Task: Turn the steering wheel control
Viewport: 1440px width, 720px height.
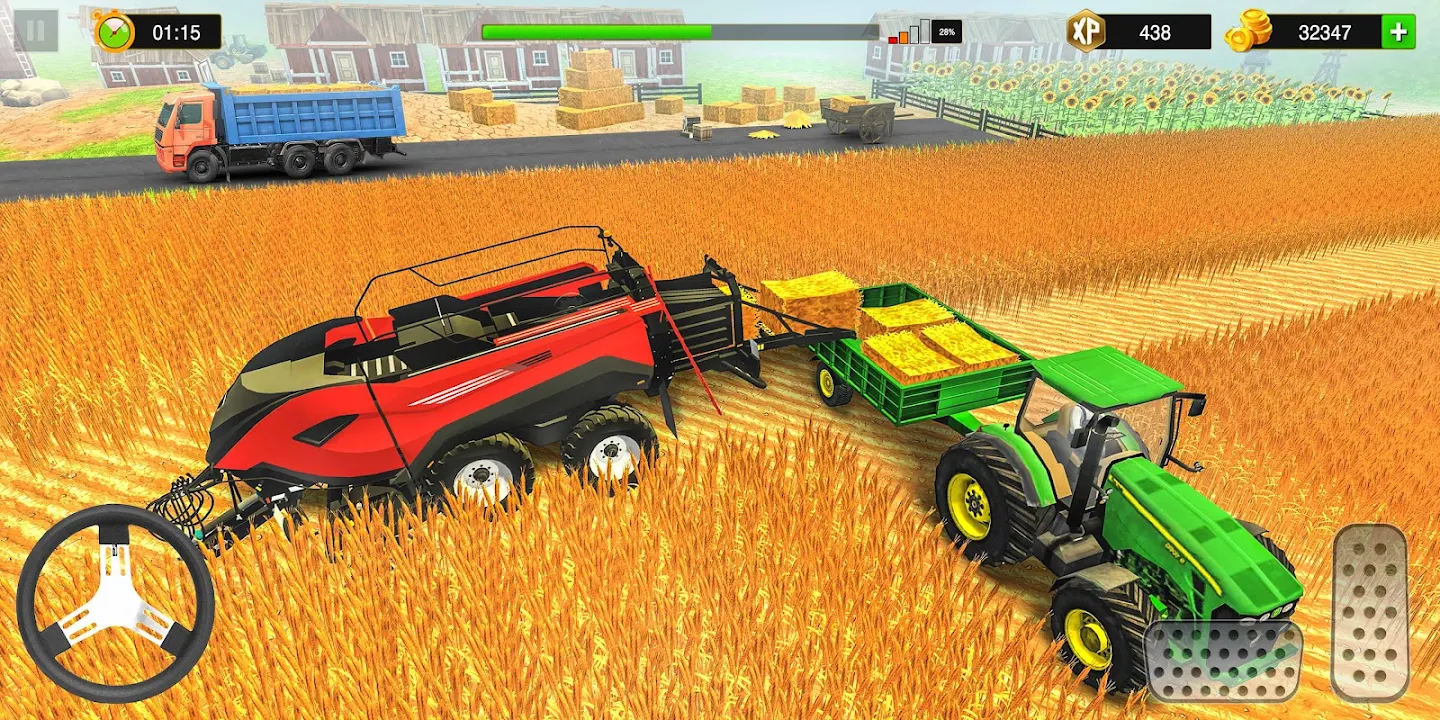Action: pyautogui.click(x=115, y=603)
